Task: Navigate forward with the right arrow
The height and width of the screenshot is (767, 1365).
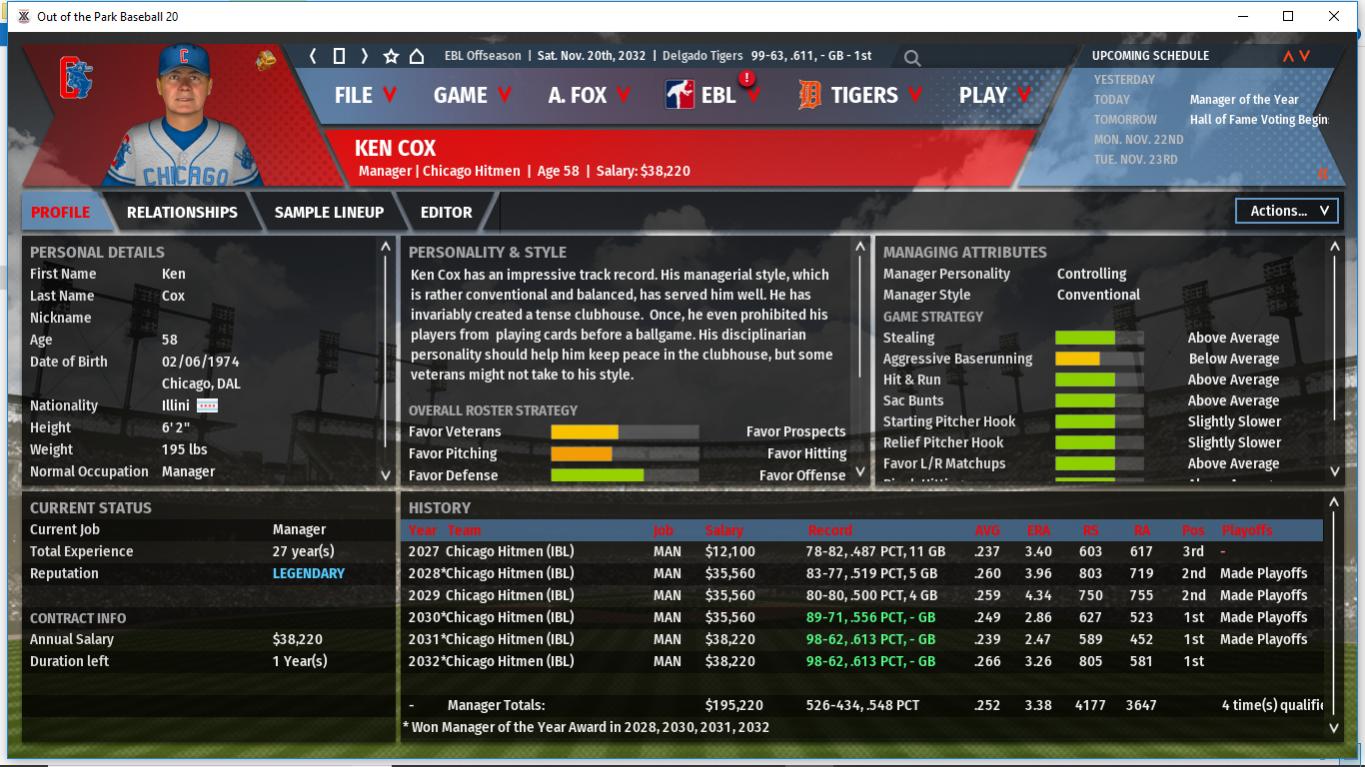Action: coord(364,56)
